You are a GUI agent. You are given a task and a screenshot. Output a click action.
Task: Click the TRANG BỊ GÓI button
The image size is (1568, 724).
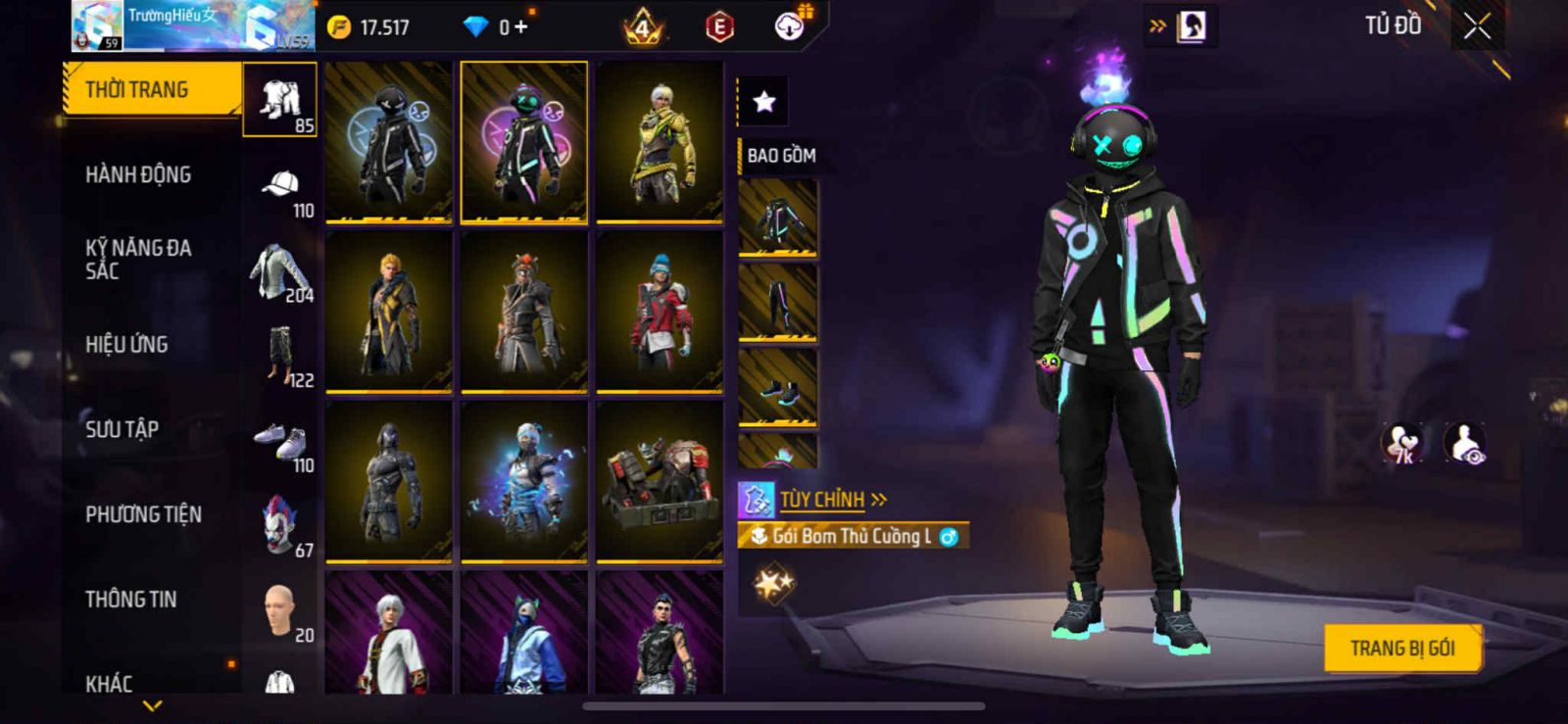pos(1401,649)
